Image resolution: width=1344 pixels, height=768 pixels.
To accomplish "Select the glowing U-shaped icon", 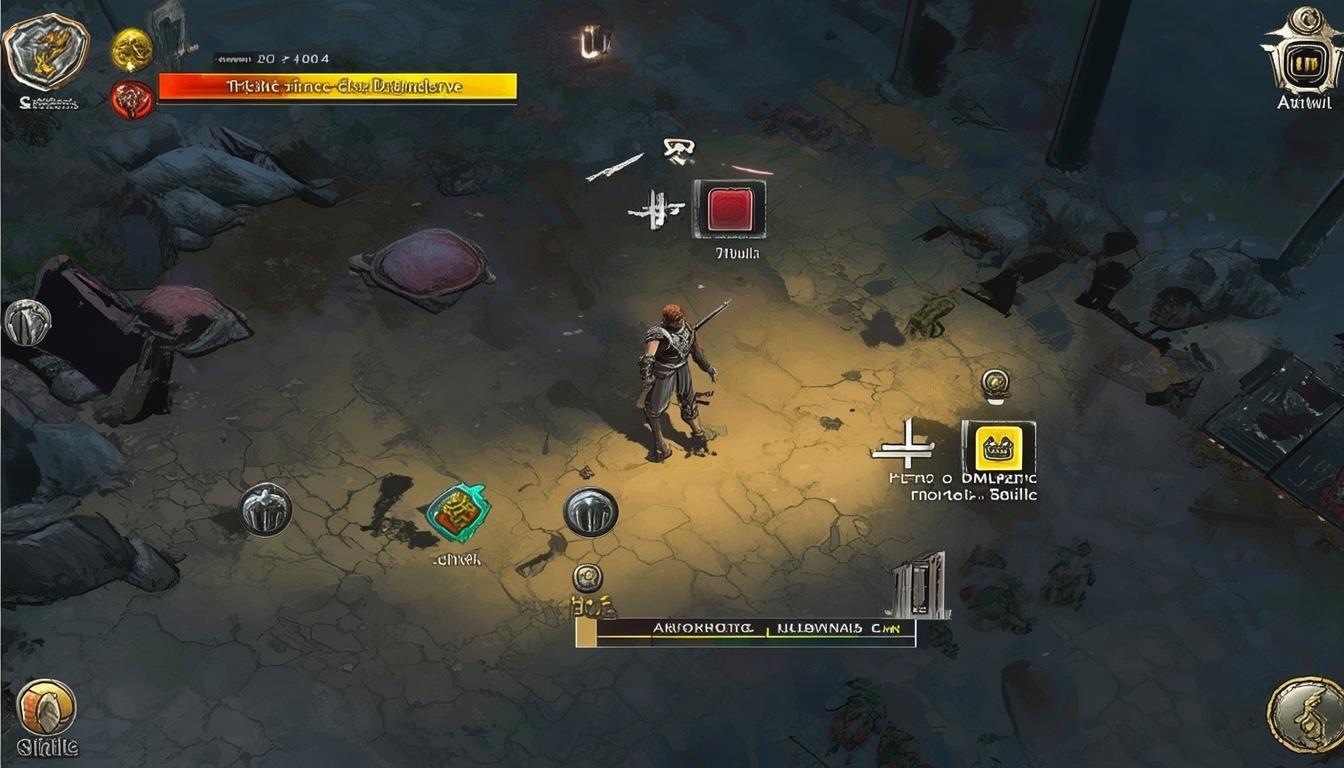I will coord(596,42).
